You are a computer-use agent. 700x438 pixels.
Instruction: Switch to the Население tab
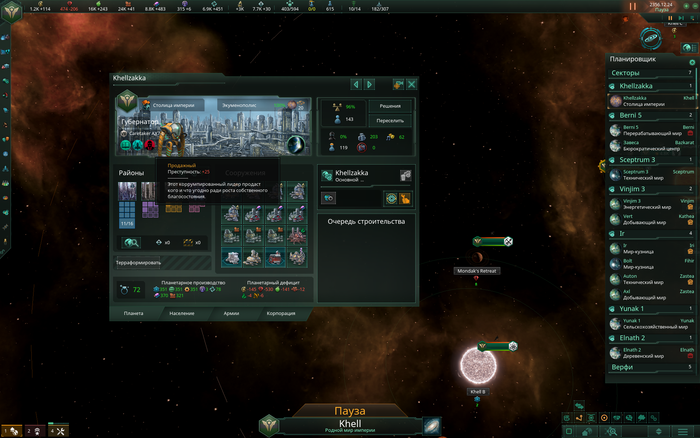pos(180,313)
